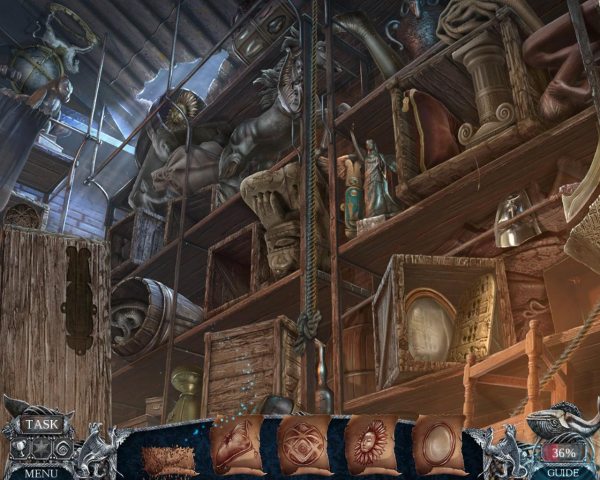Open the Task list
The image size is (600, 480).
[42, 424]
